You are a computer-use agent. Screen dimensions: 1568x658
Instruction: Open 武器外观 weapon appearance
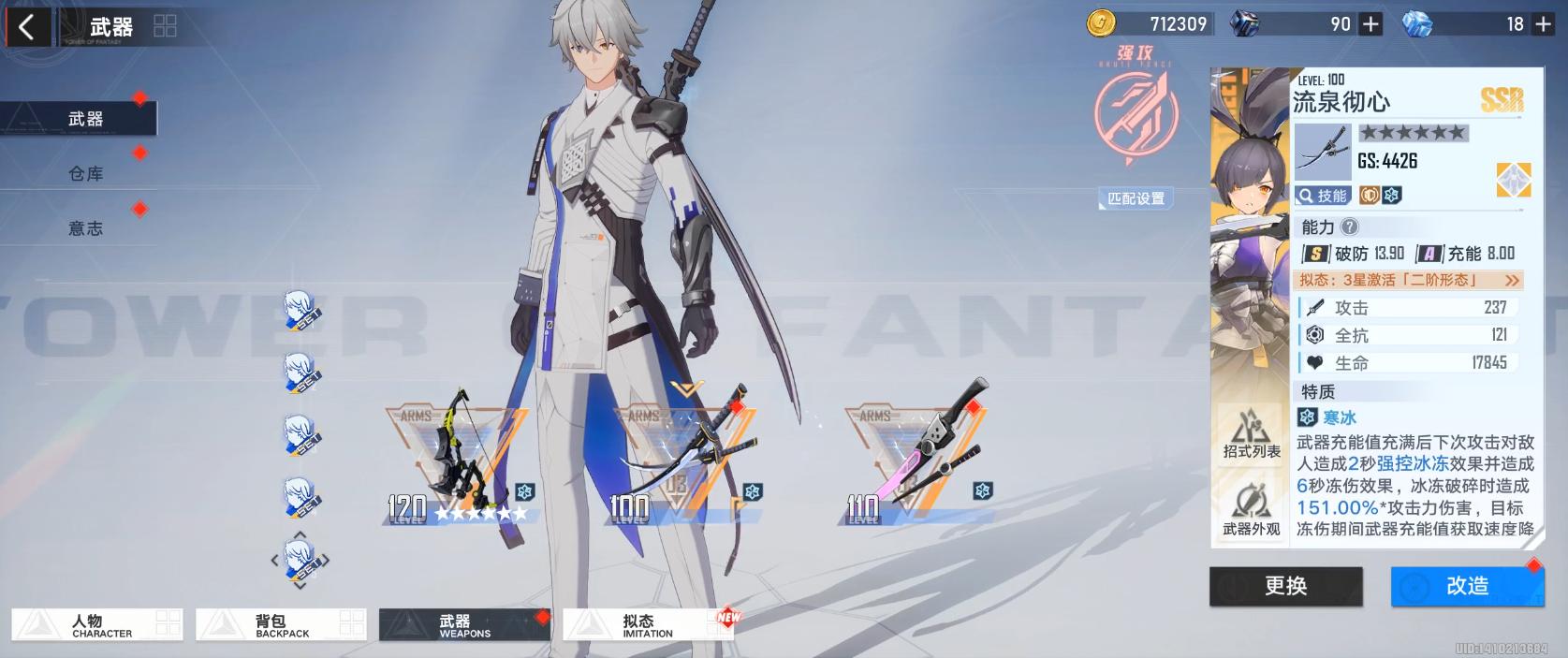click(1251, 512)
